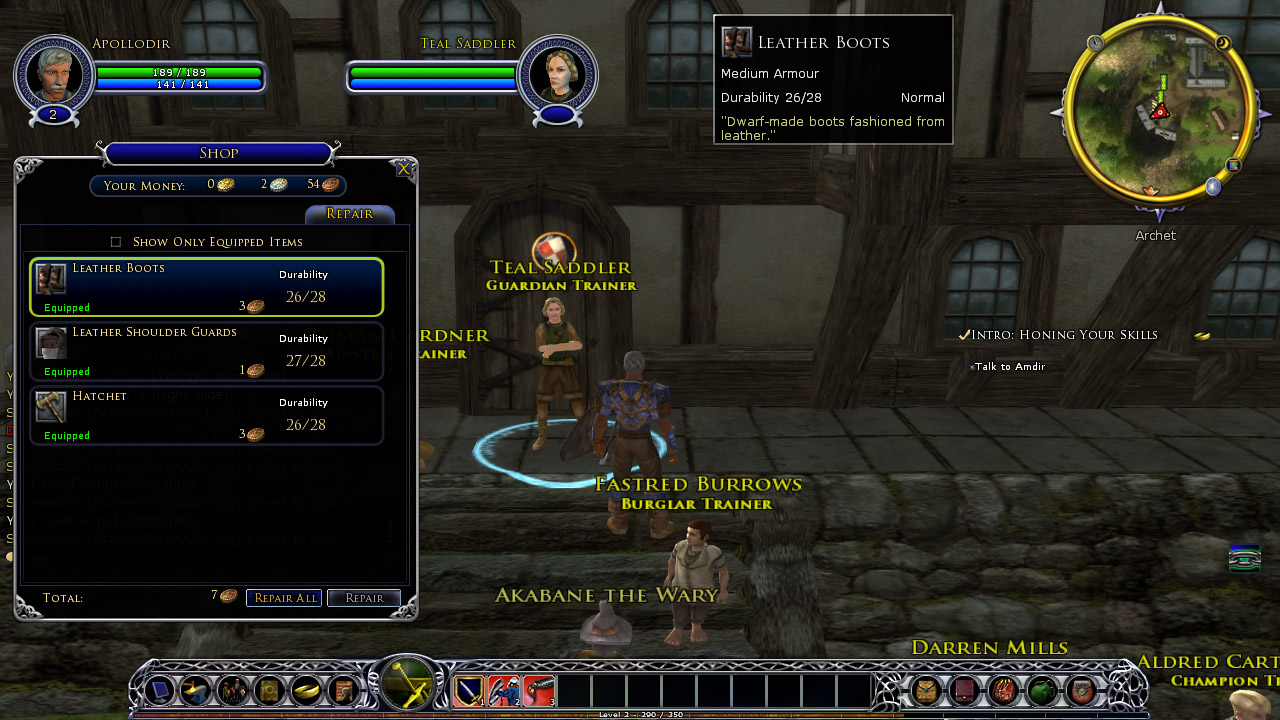Click Apollodir's player portrait
1280x720 pixels.
point(53,72)
